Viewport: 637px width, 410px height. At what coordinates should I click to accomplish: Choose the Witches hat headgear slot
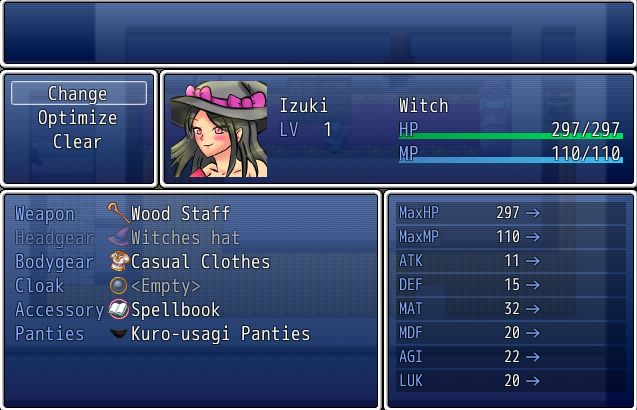point(185,238)
